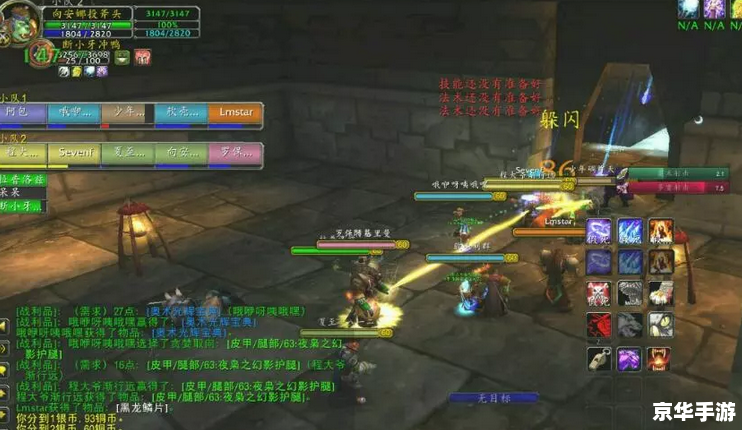Image resolution: width=742 pixels, height=430 pixels.
Task: Select the green 拉香洛丝 unit frame
Action: click(22, 178)
